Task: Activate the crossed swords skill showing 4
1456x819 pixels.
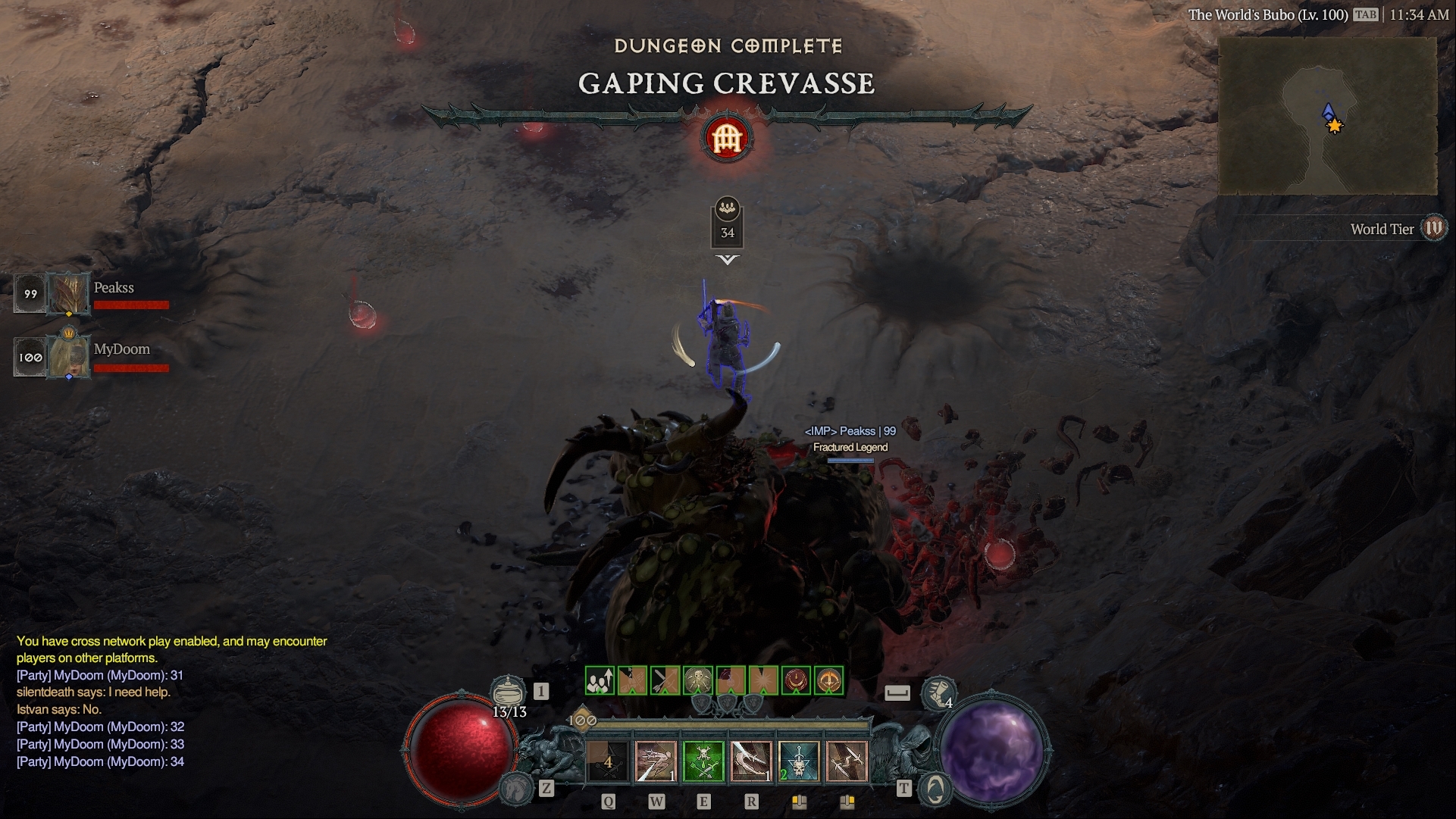Action: 608,761
